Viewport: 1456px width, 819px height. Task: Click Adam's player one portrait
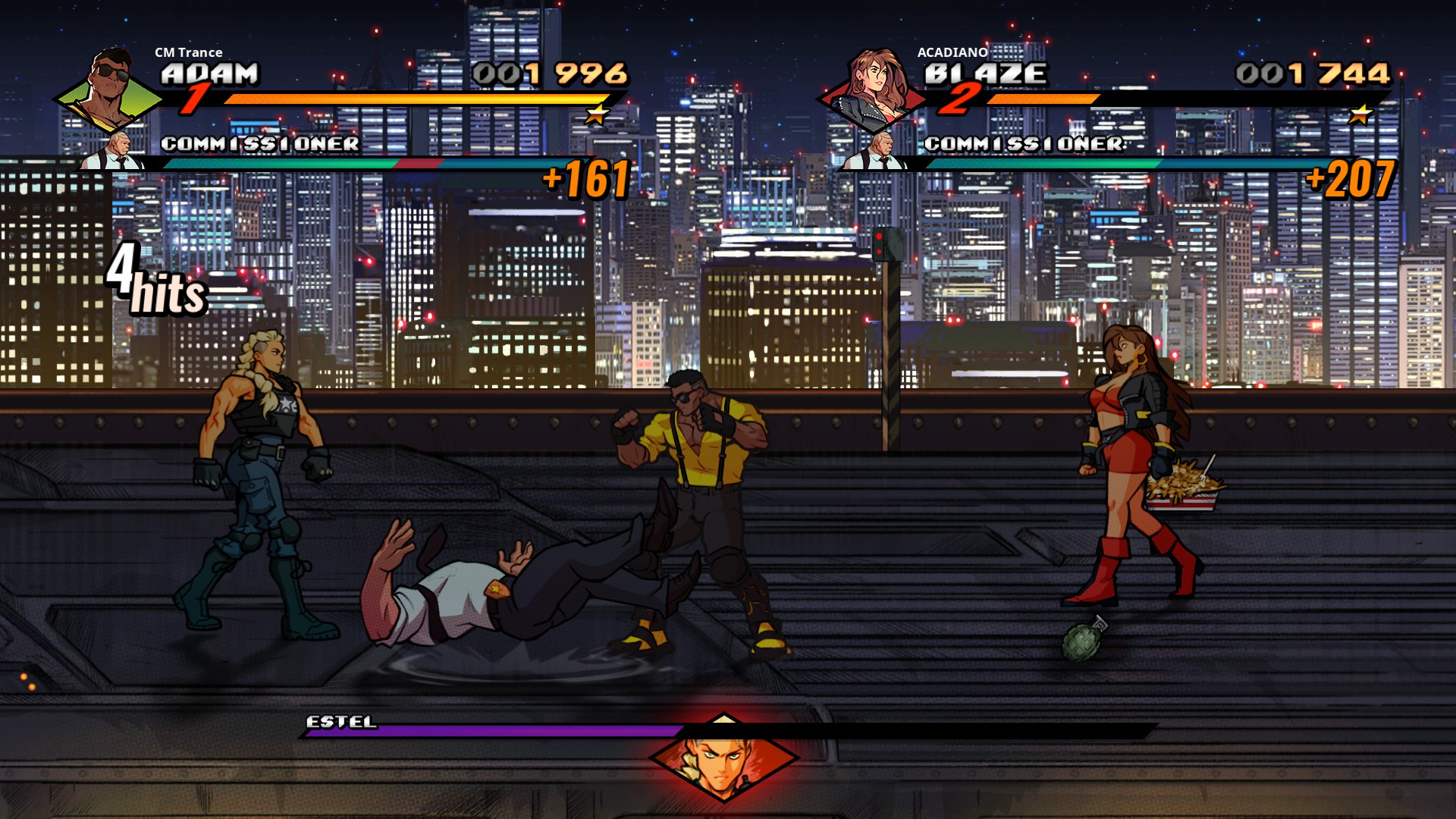(110, 89)
